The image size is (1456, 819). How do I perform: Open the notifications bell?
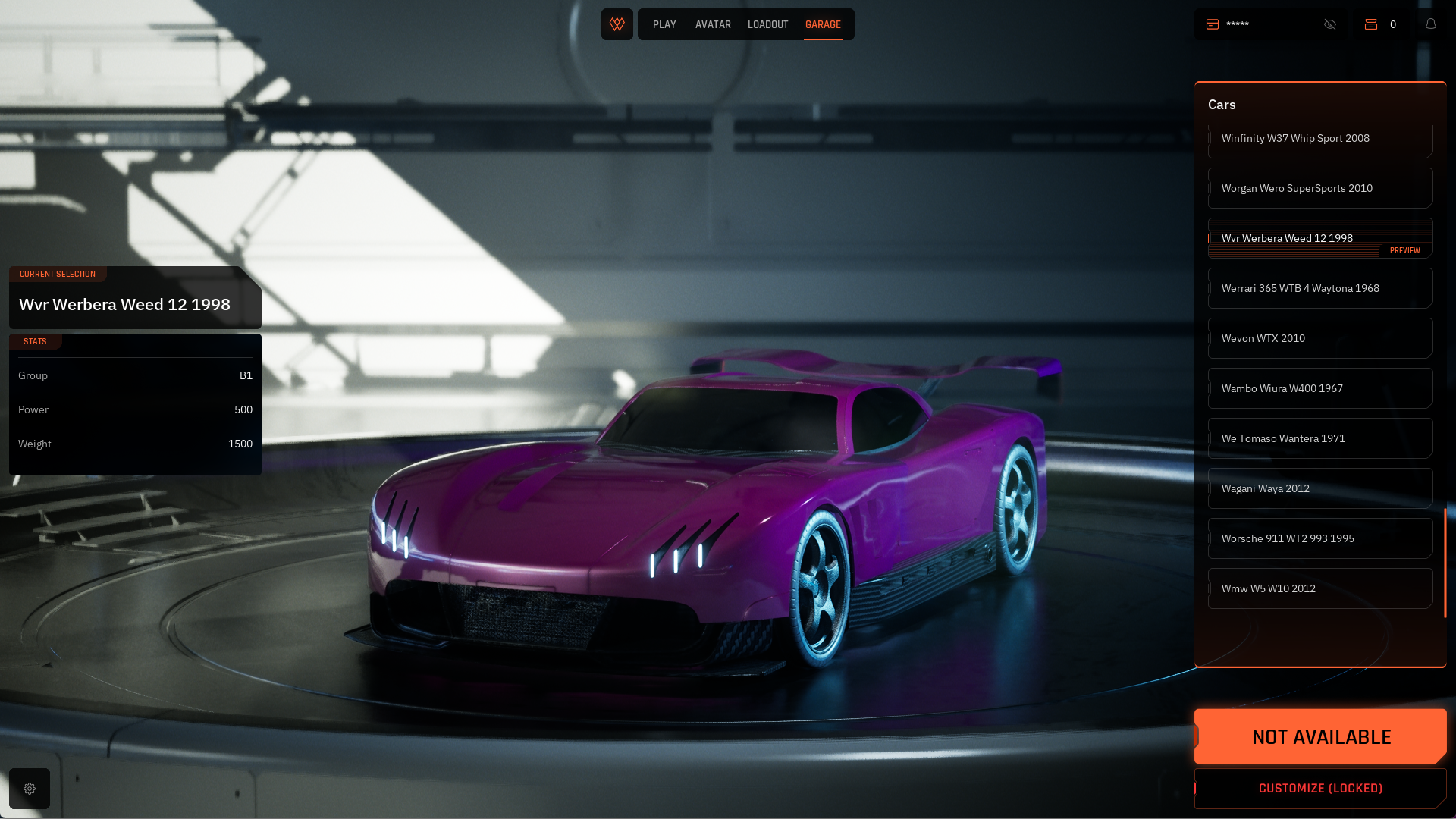click(1431, 24)
